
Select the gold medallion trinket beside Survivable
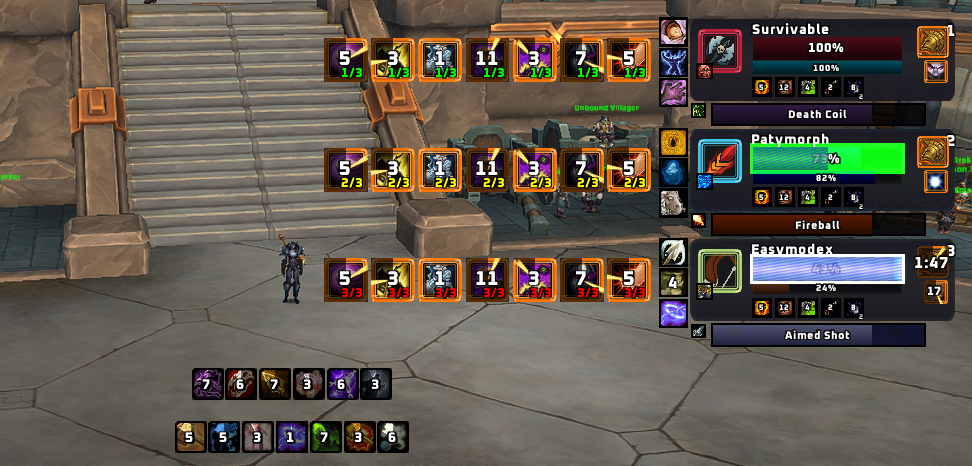pos(932,41)
